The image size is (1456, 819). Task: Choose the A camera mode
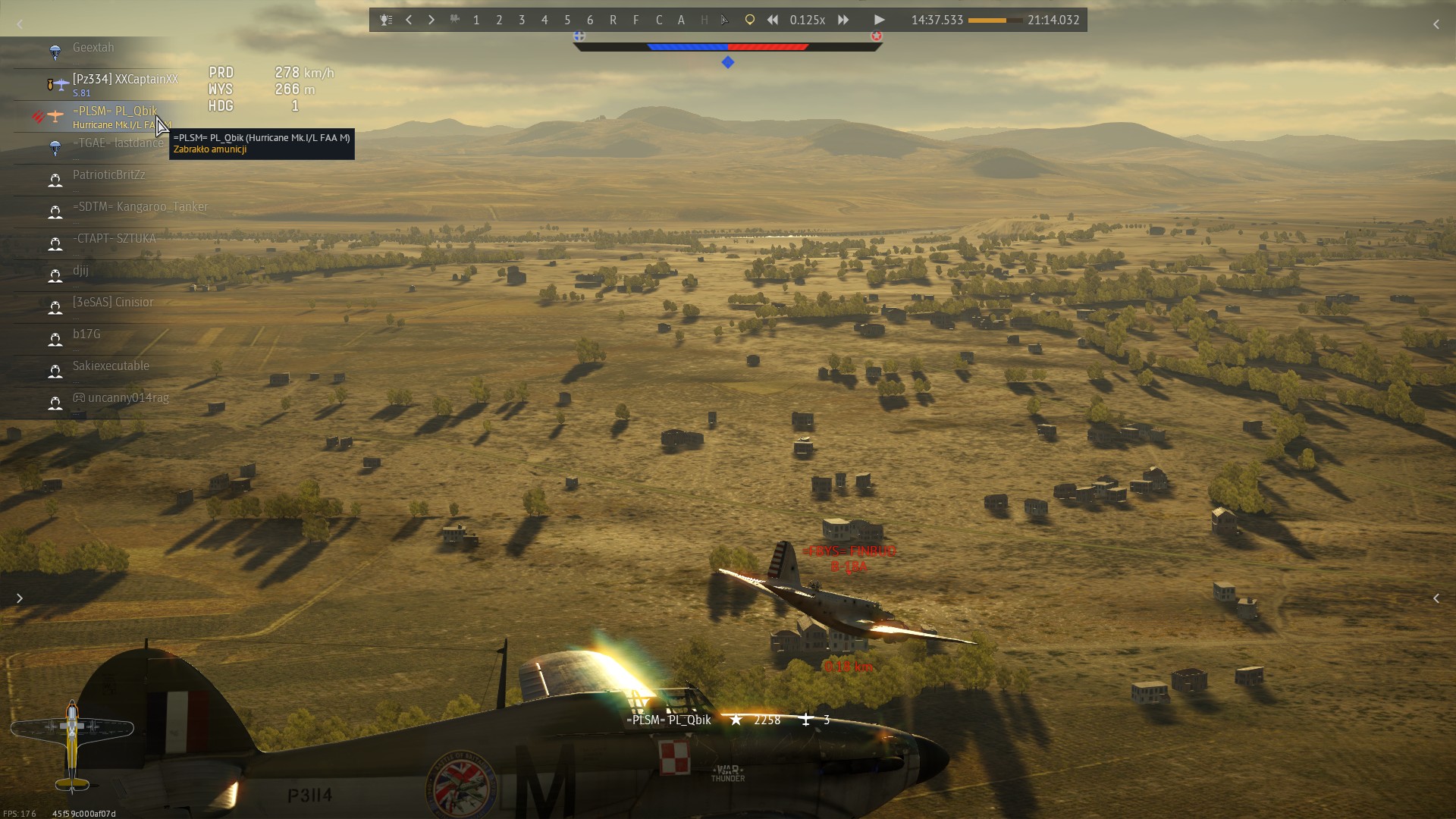681,20
